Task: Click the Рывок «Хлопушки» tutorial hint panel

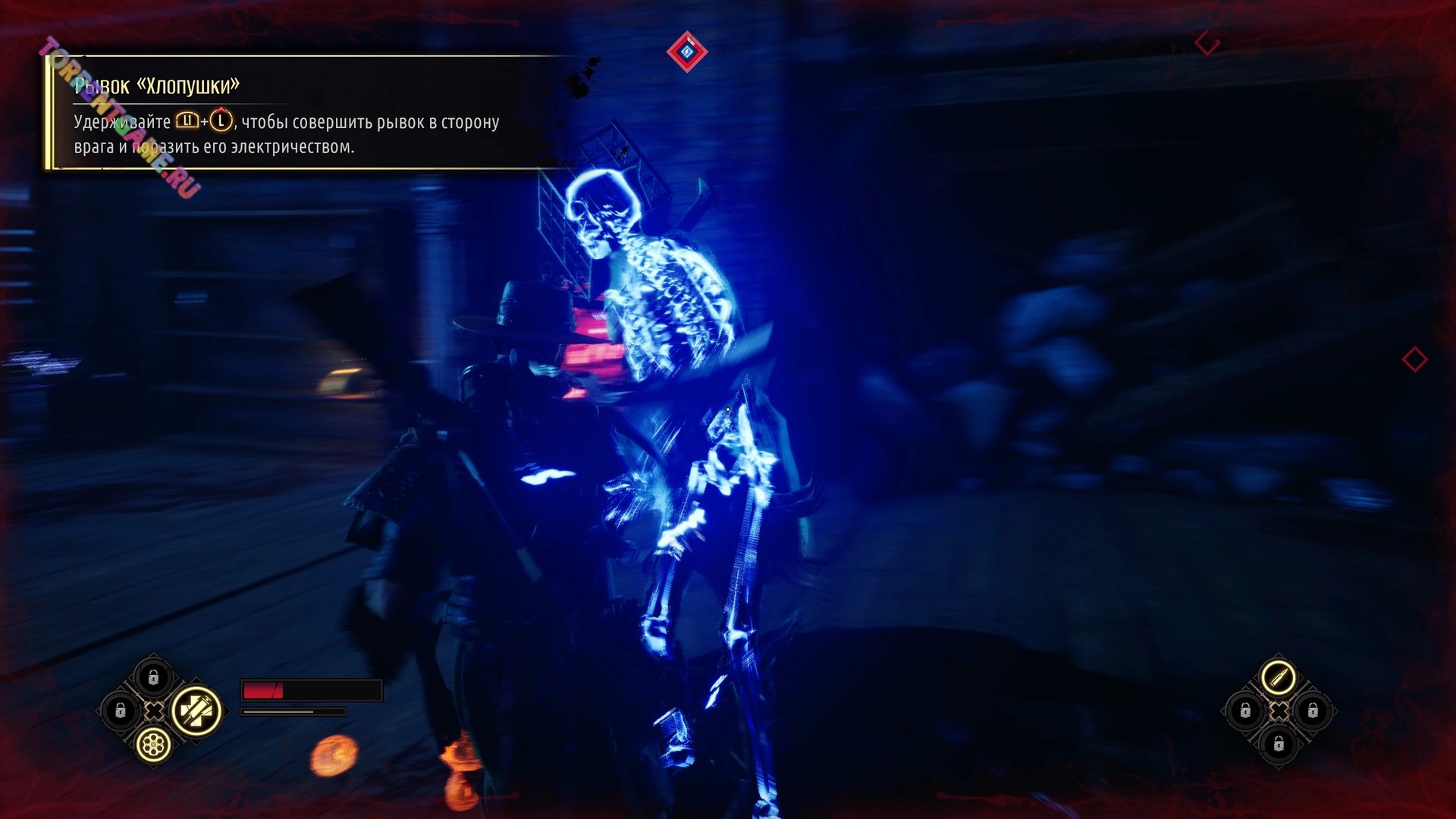Action: (x=303, y=114)
